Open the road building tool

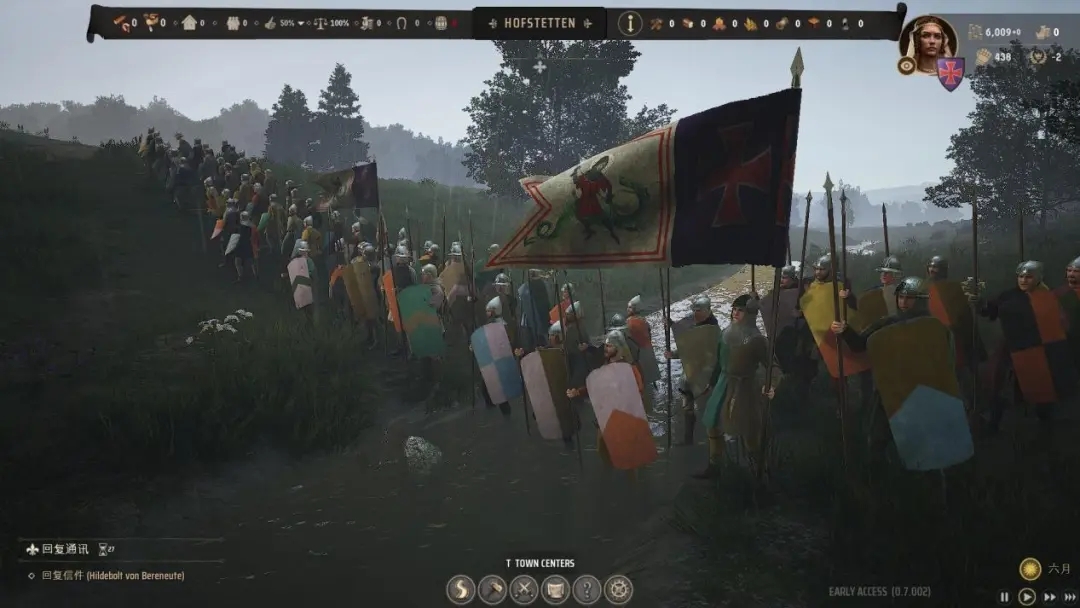tap(461, 589)
